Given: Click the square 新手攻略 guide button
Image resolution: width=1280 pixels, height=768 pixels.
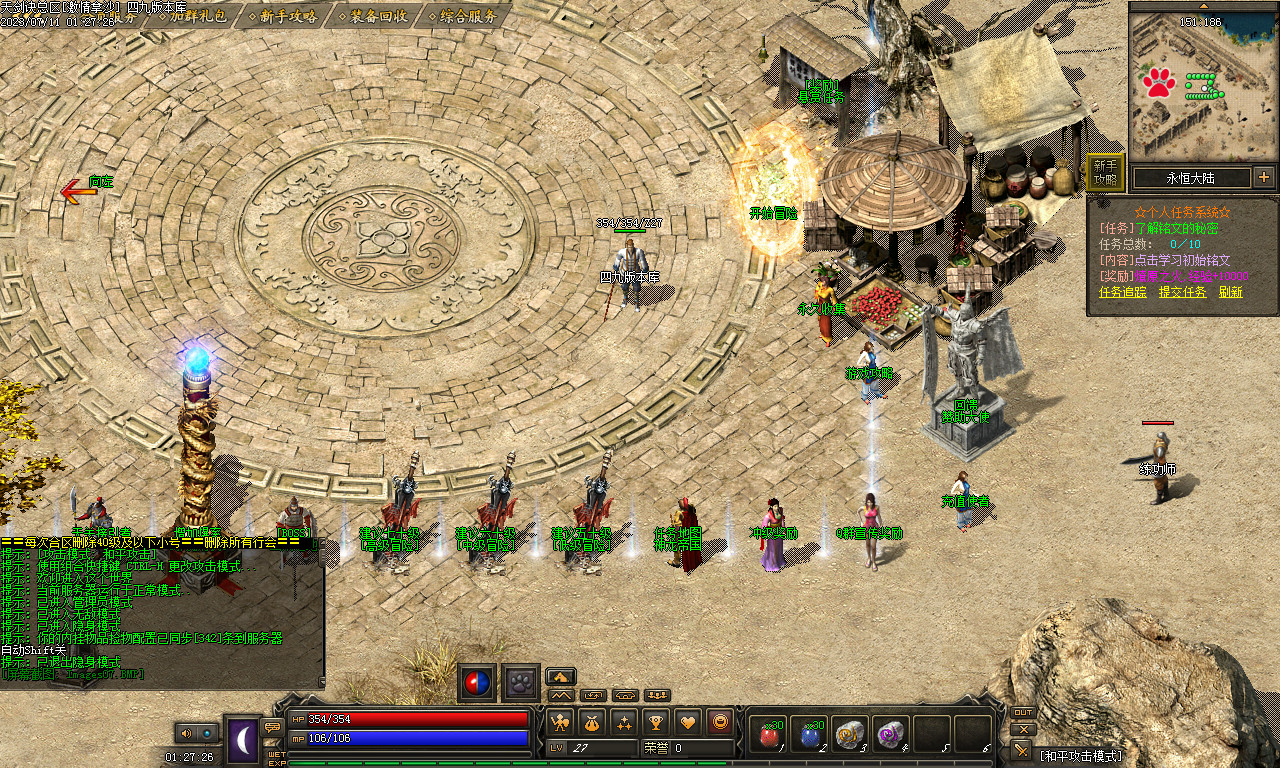Looking at the screenshot, I should (x=1104, y=173).
